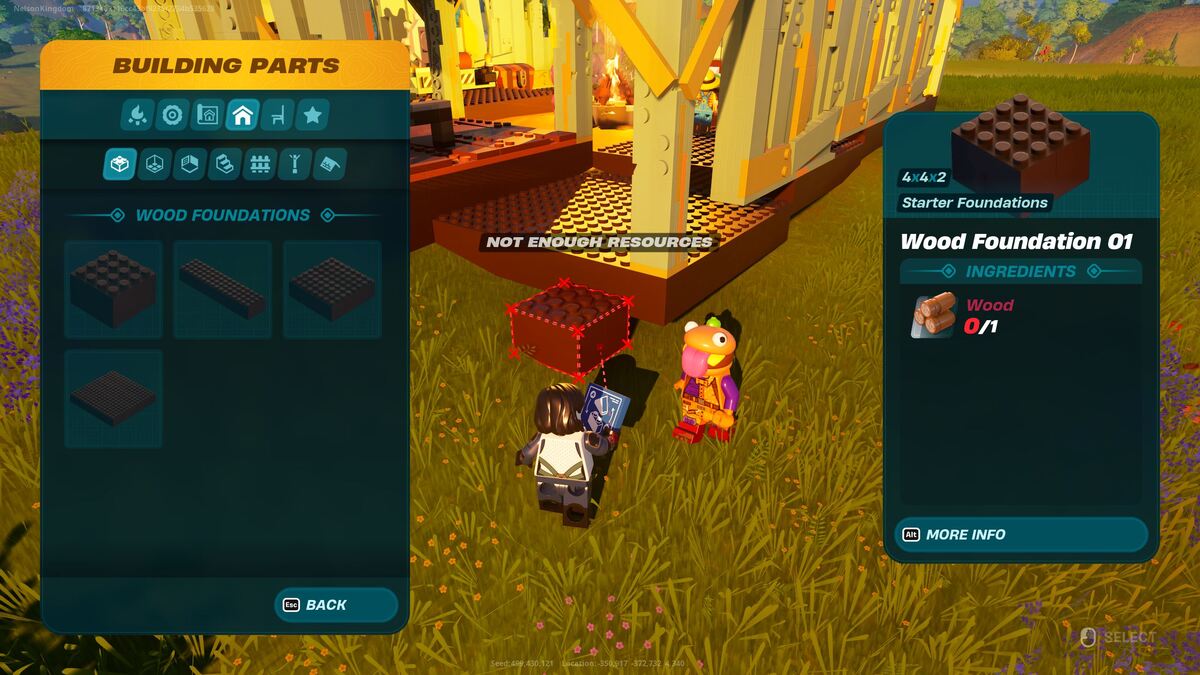Choose the roof subcategory icon
Screen dimensions: 1200x675
pos(329,164)
